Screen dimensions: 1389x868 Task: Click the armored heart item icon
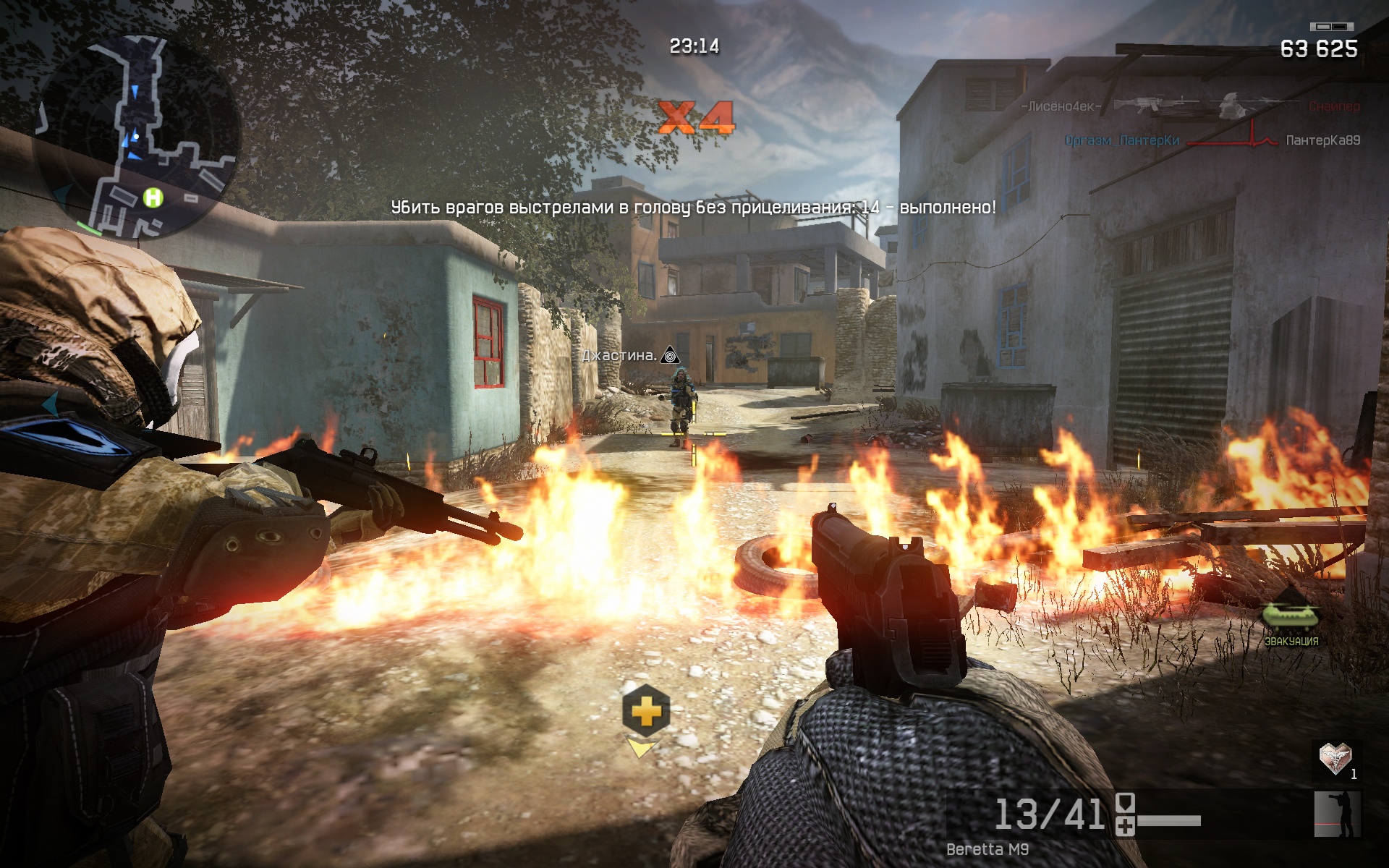click(x=1335, y=759)
